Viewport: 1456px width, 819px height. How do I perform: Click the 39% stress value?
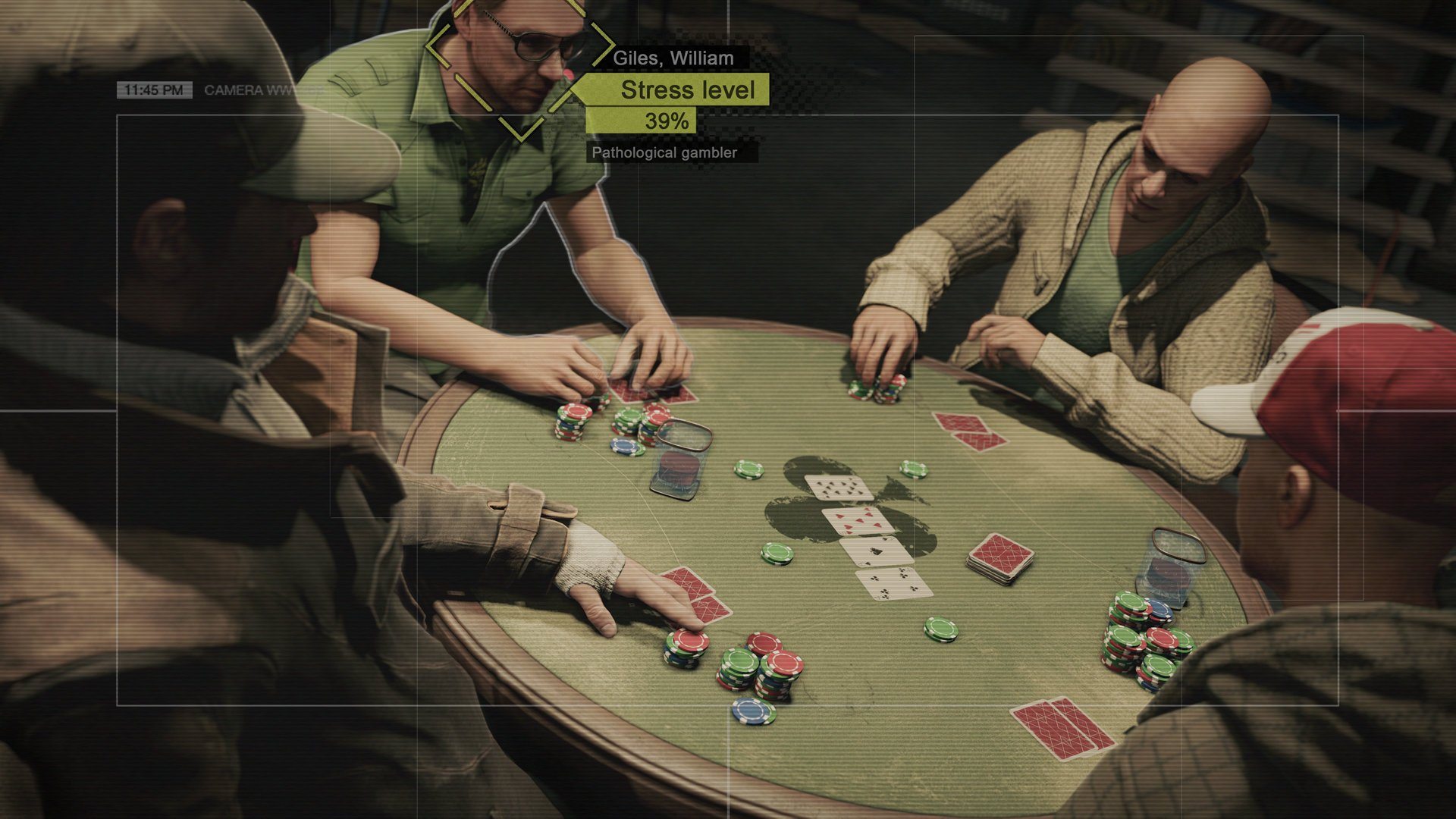coord(667,118)
